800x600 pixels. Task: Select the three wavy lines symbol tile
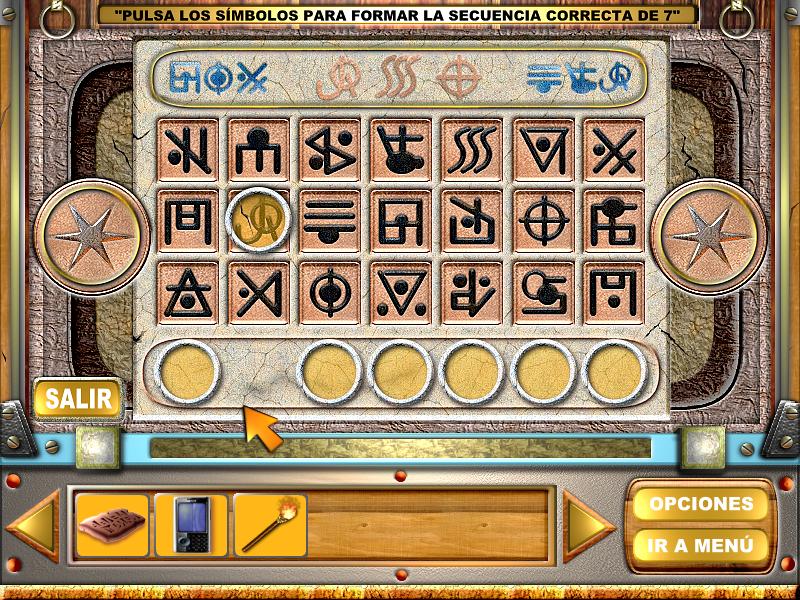(472, 151)
